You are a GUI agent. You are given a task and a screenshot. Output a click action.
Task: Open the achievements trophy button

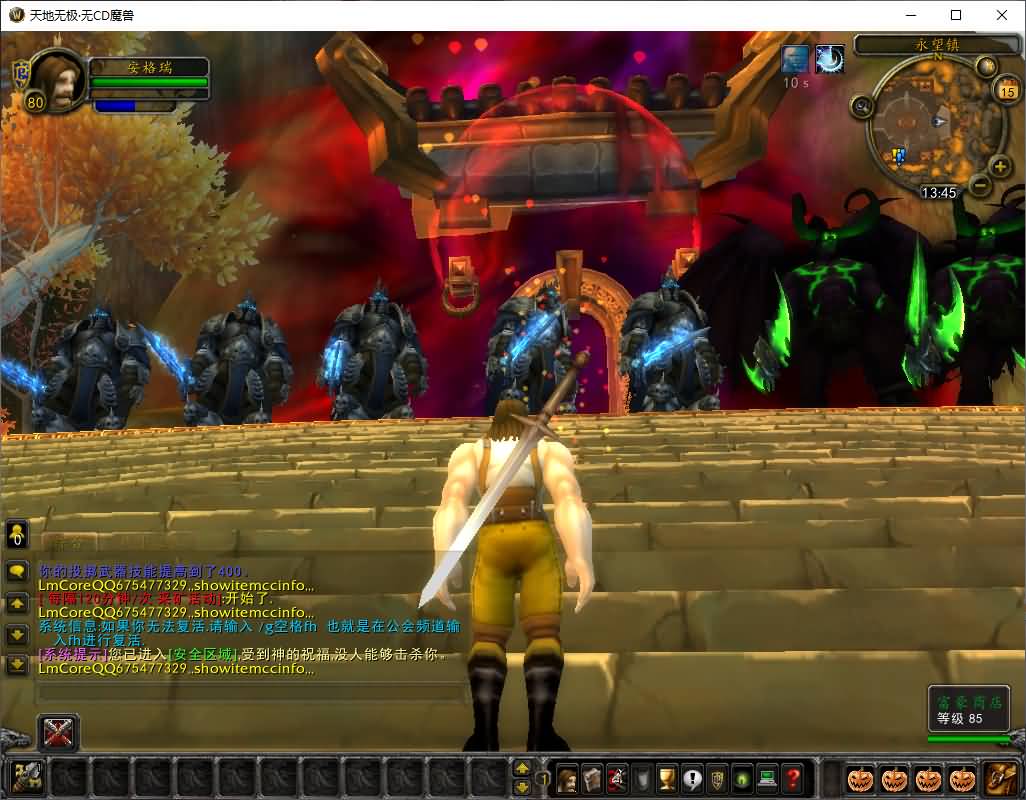[667, 777]
